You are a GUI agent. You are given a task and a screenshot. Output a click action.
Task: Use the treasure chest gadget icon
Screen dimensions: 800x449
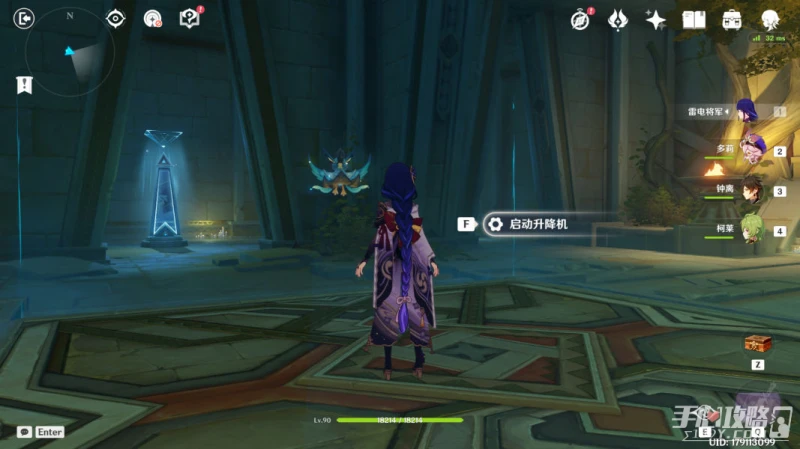point(757,343)
